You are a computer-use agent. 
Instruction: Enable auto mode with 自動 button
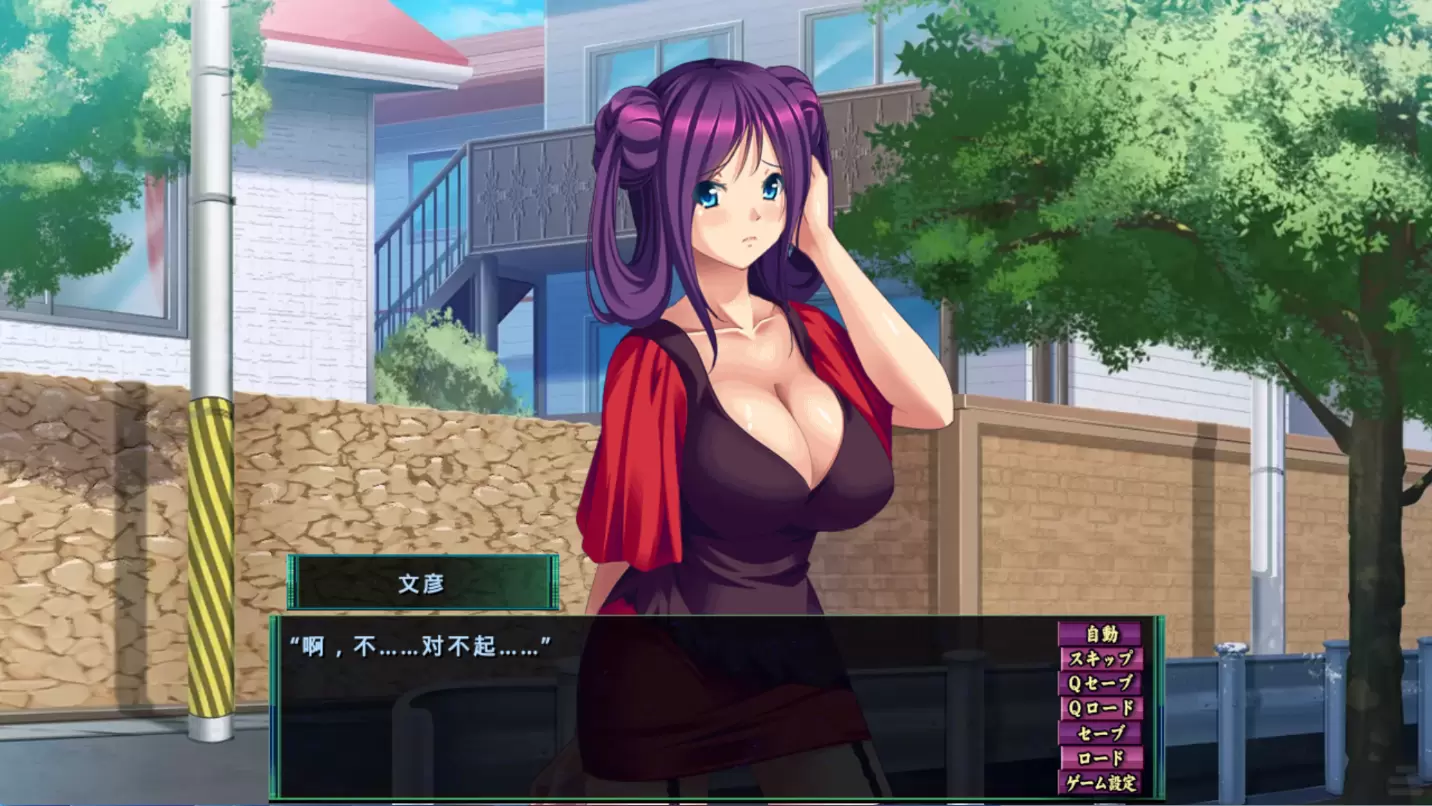point(1100,633)
